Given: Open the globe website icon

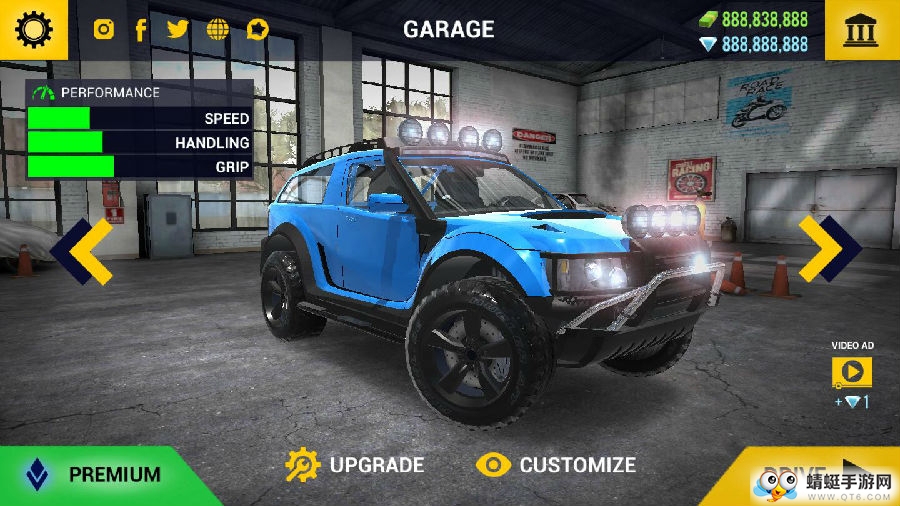Looking at the screenshot, I should coord(217,29).
